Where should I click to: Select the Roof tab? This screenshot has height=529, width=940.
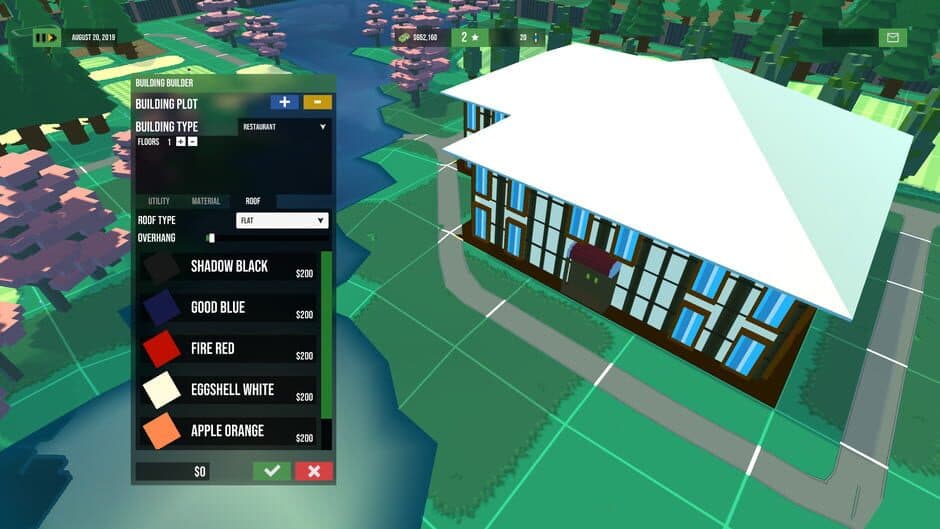coord(254,201)
